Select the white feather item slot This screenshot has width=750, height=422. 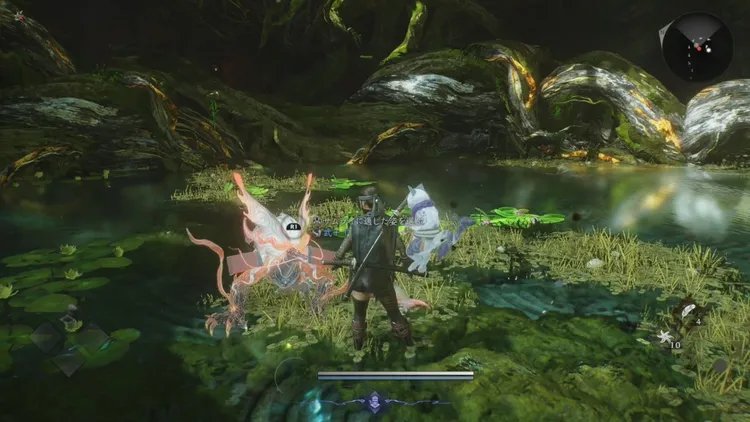click(687, 311)
